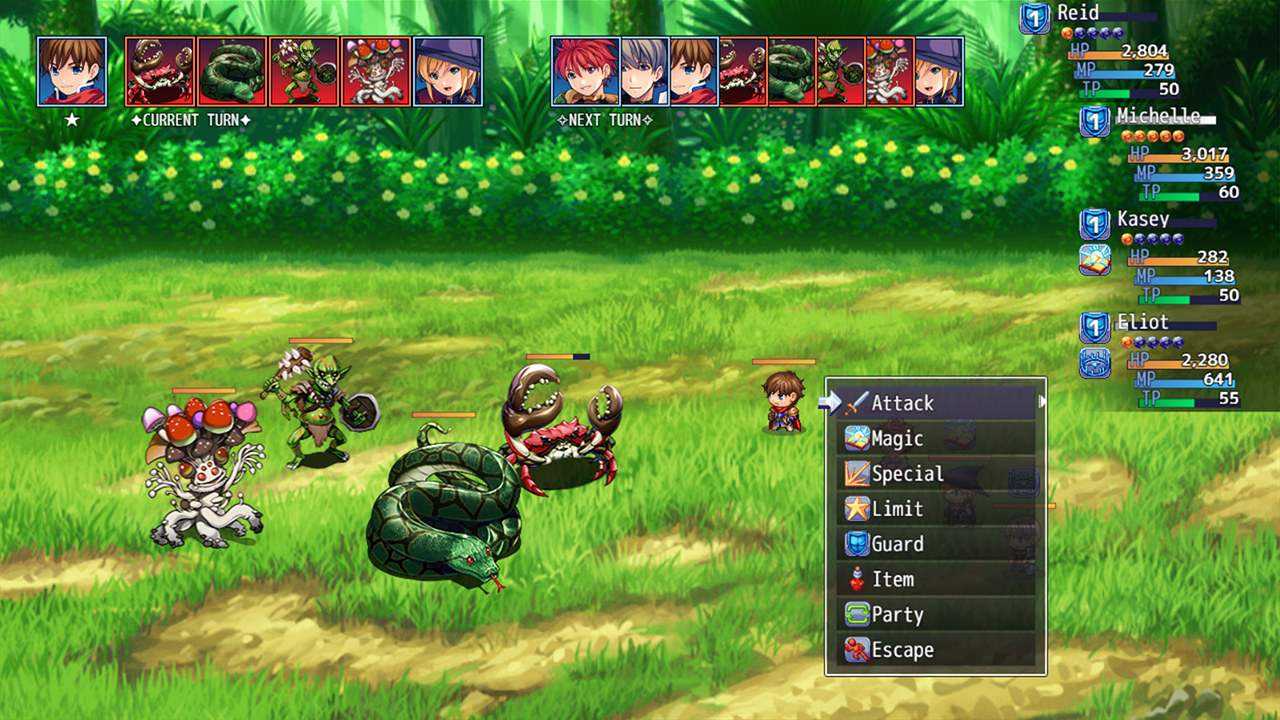
Task: Select the Attack command
Action: click(x=935, y=403)
